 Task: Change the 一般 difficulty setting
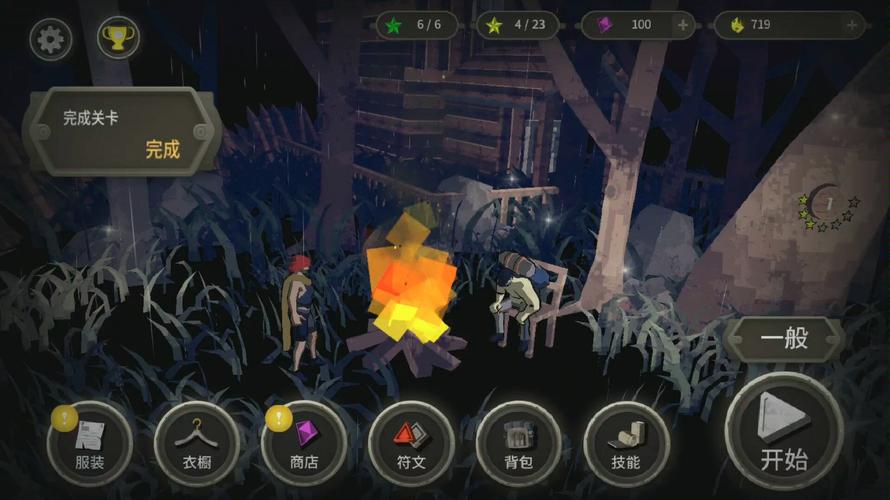pyautogui.click(x=785, y=338)
